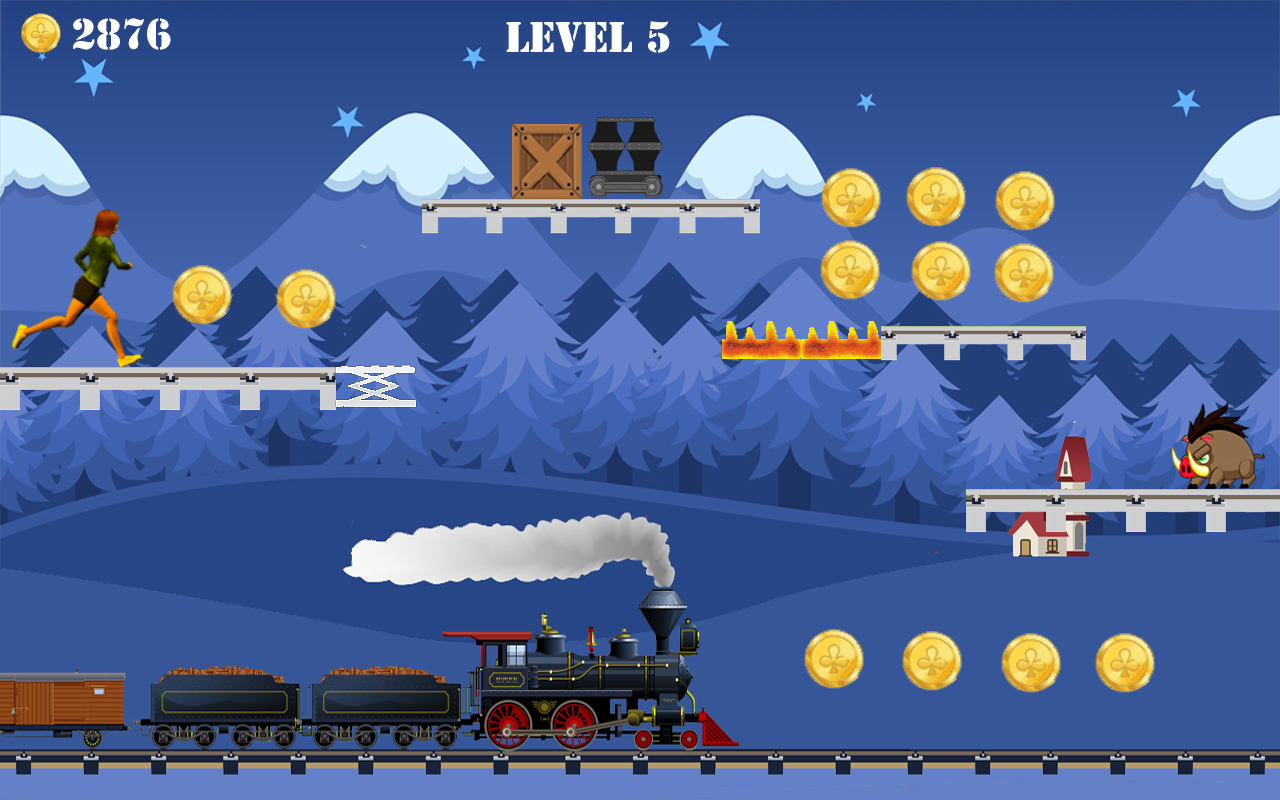Click the coin nearest the running character
This screenshot has height=800, width=1280.
tap(204, 296)
